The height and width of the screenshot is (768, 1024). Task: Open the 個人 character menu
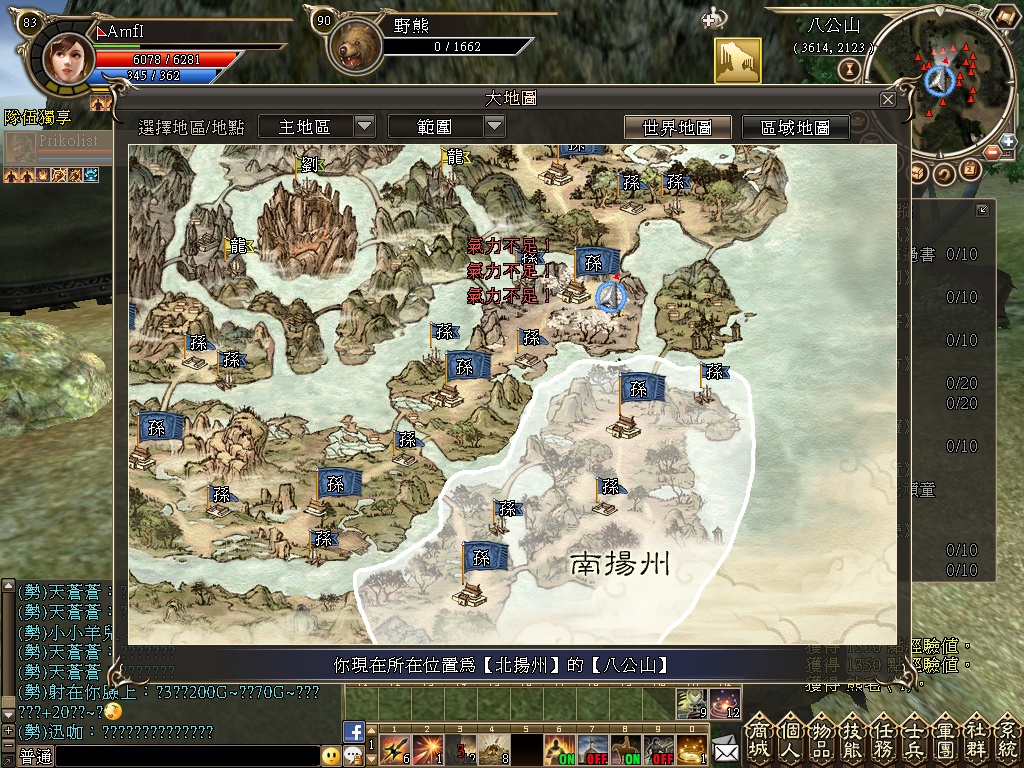[x=790, y=739]
